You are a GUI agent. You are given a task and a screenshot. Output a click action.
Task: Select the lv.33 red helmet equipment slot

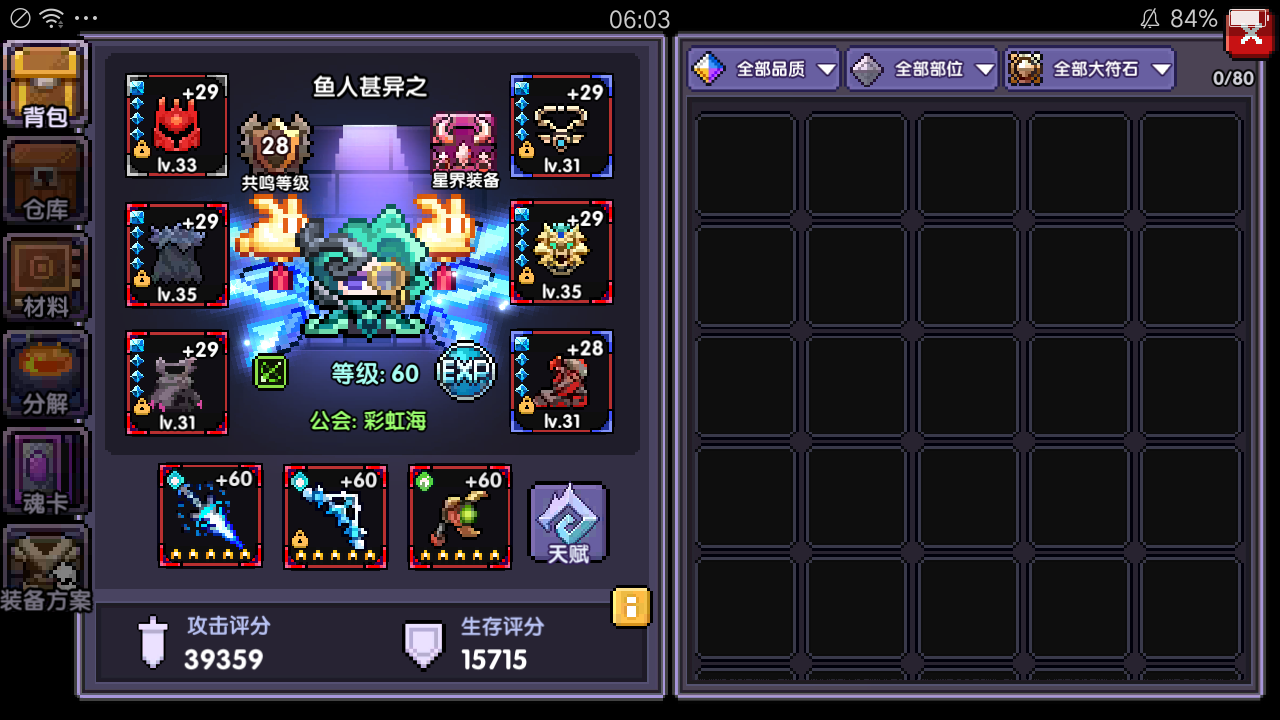pyautogui.click(x=176, y=126)
